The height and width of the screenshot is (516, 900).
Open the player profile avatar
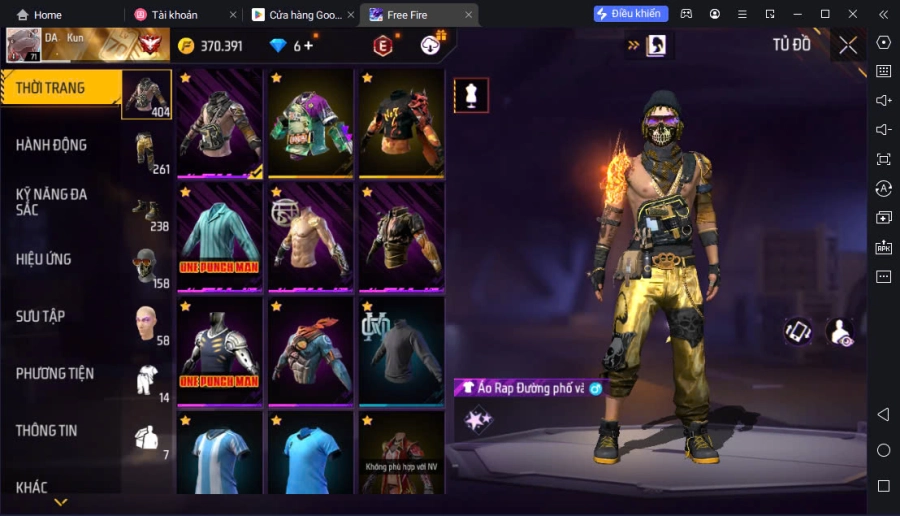click(24, 45)
